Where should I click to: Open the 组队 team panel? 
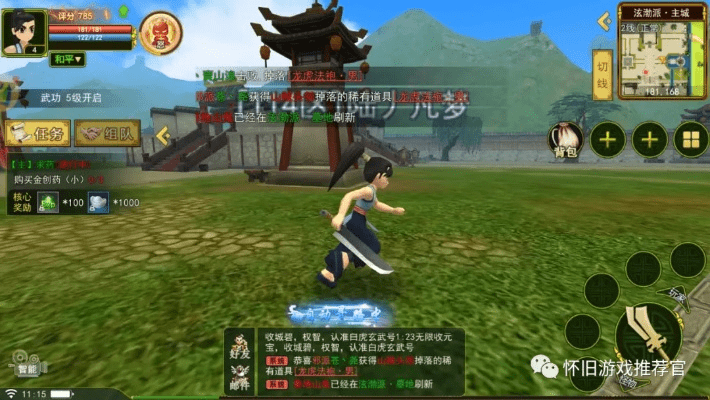(107, 133)
